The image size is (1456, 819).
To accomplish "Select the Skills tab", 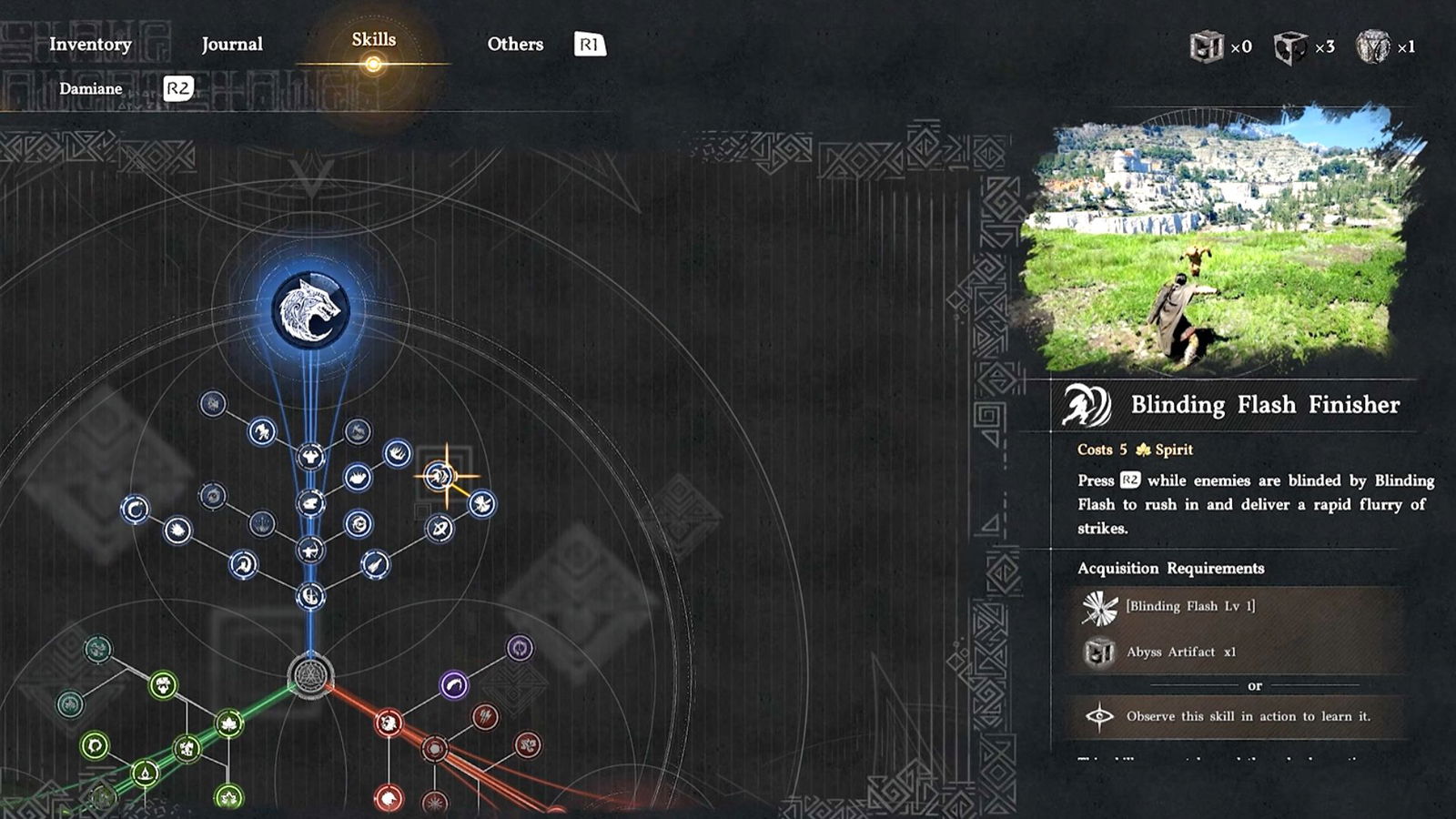I will pyautogui.click(x=373, y=40).
